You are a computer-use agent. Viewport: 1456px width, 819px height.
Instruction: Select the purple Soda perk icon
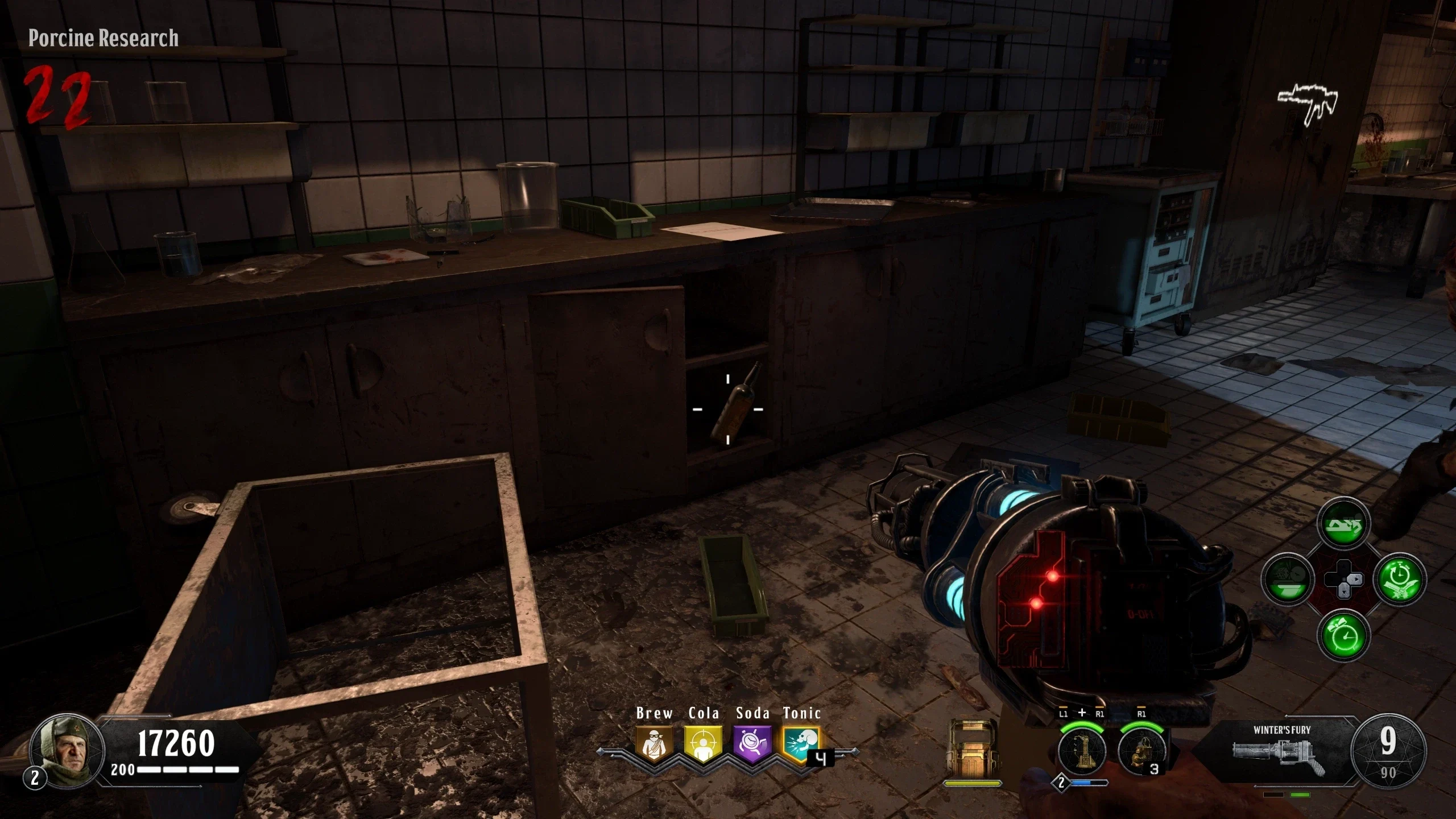pyautogui.click(x=752, y=744)
